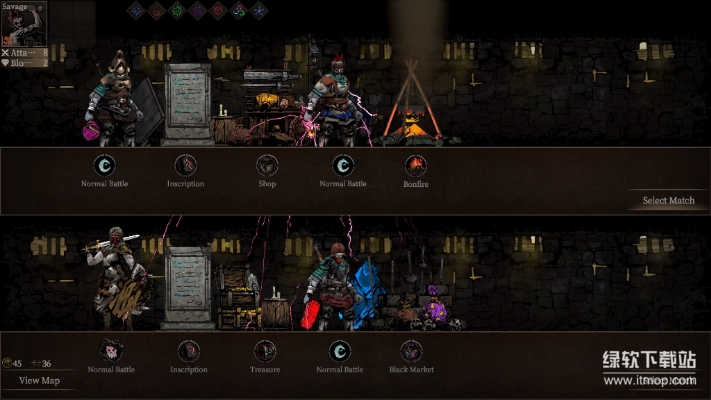Pick the Treasure node
The image size is (711, 400).
(265, 351)
